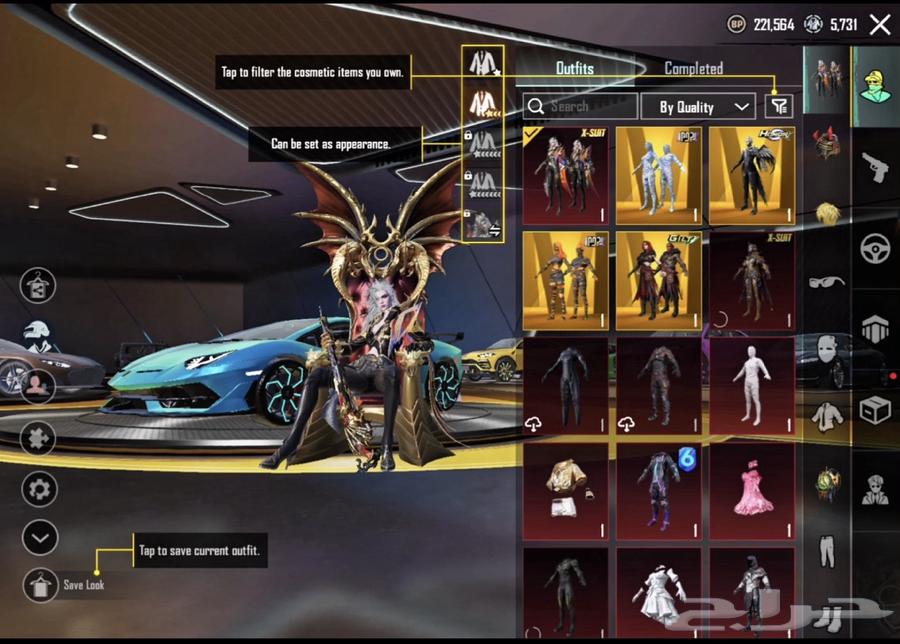Select the cube box category icon
This screenshot has width=900, height=644.
click(876, 409)
